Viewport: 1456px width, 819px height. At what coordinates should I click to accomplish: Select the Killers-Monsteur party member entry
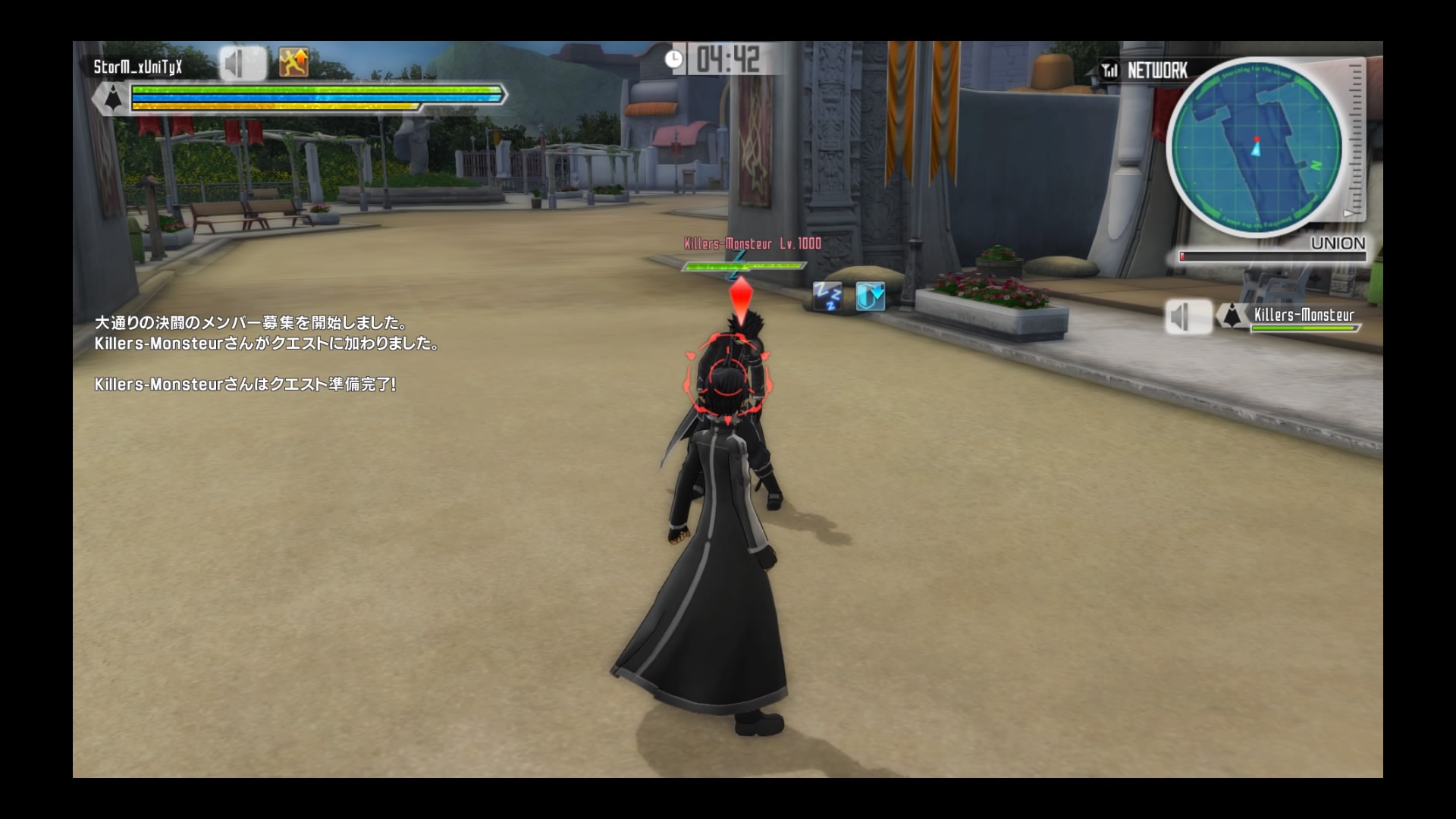click(1303, 316)
